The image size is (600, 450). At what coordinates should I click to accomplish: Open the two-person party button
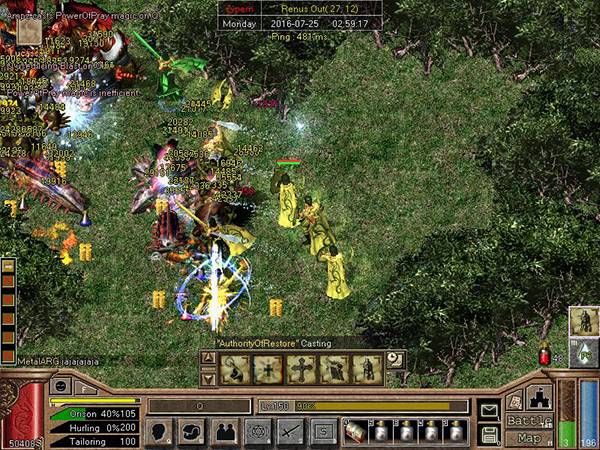[224, 432]
